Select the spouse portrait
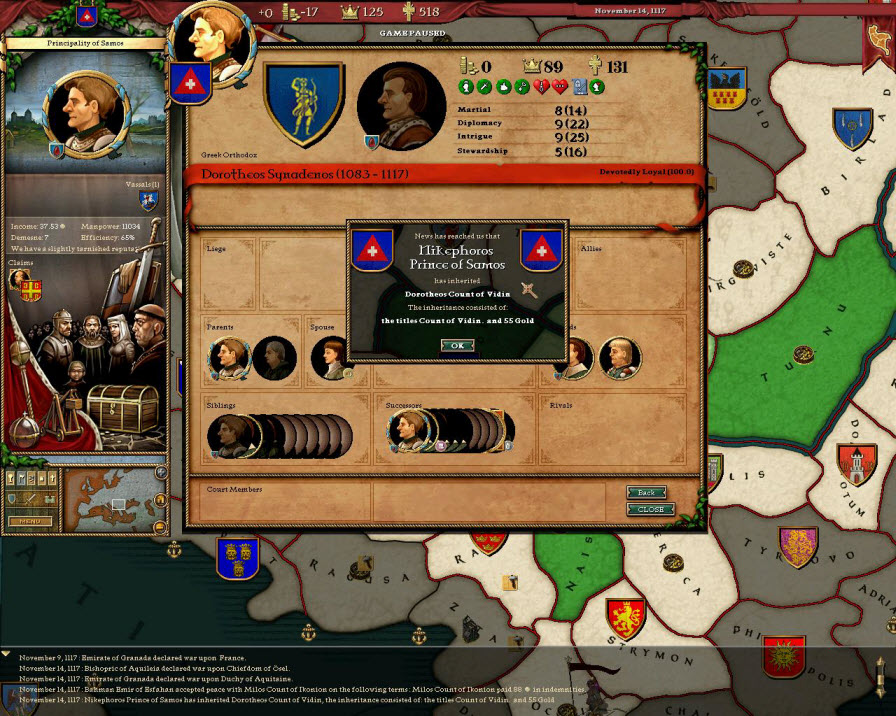This screenshot has width=896, height=716. click(330, 357)
